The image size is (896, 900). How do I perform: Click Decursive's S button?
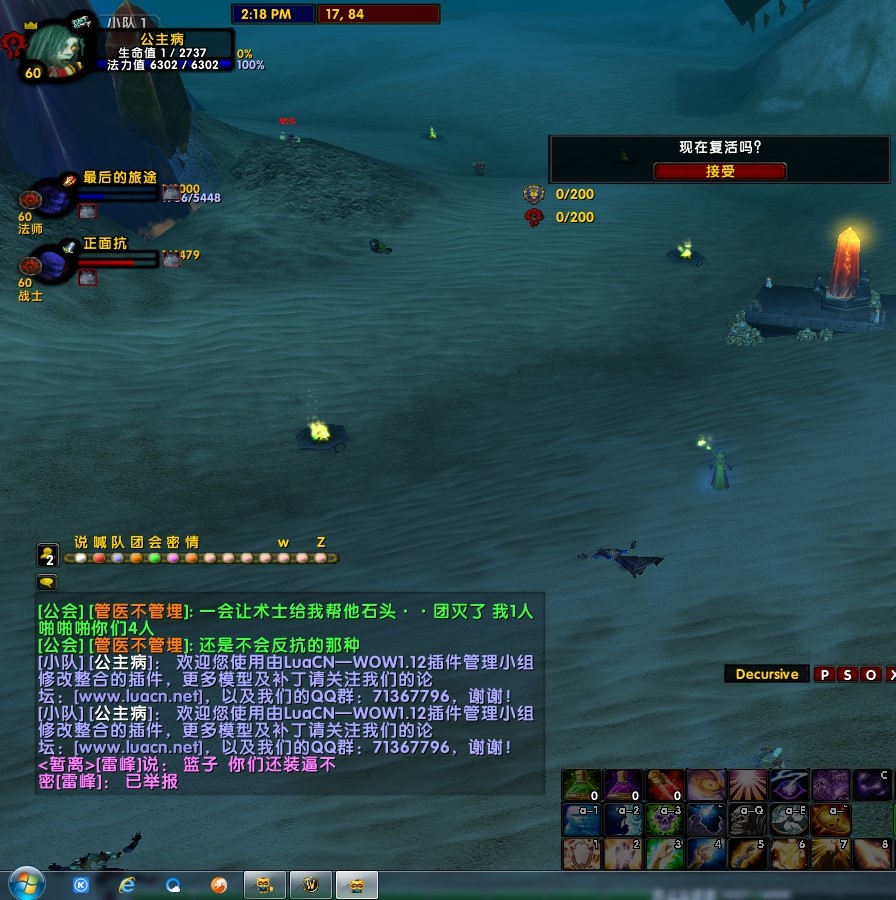tap(848, 675)
